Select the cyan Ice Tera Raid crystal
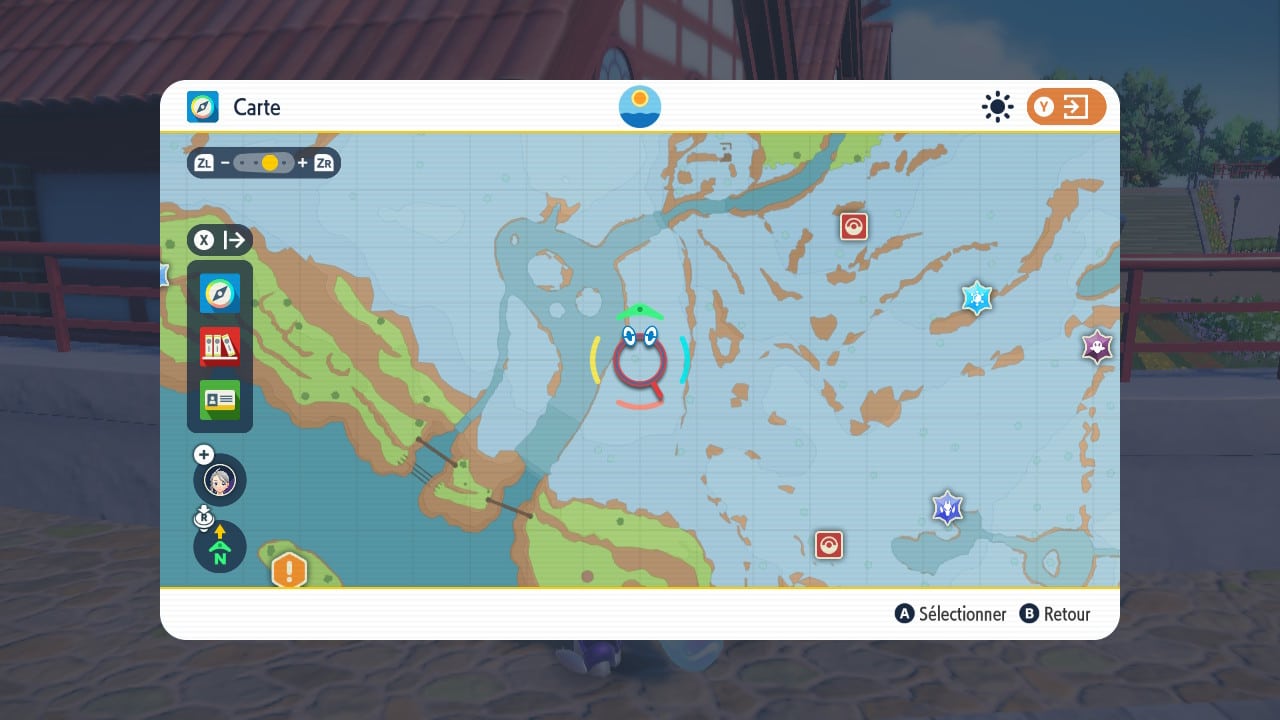This screenshot has width=1280, height=720. 976,298
